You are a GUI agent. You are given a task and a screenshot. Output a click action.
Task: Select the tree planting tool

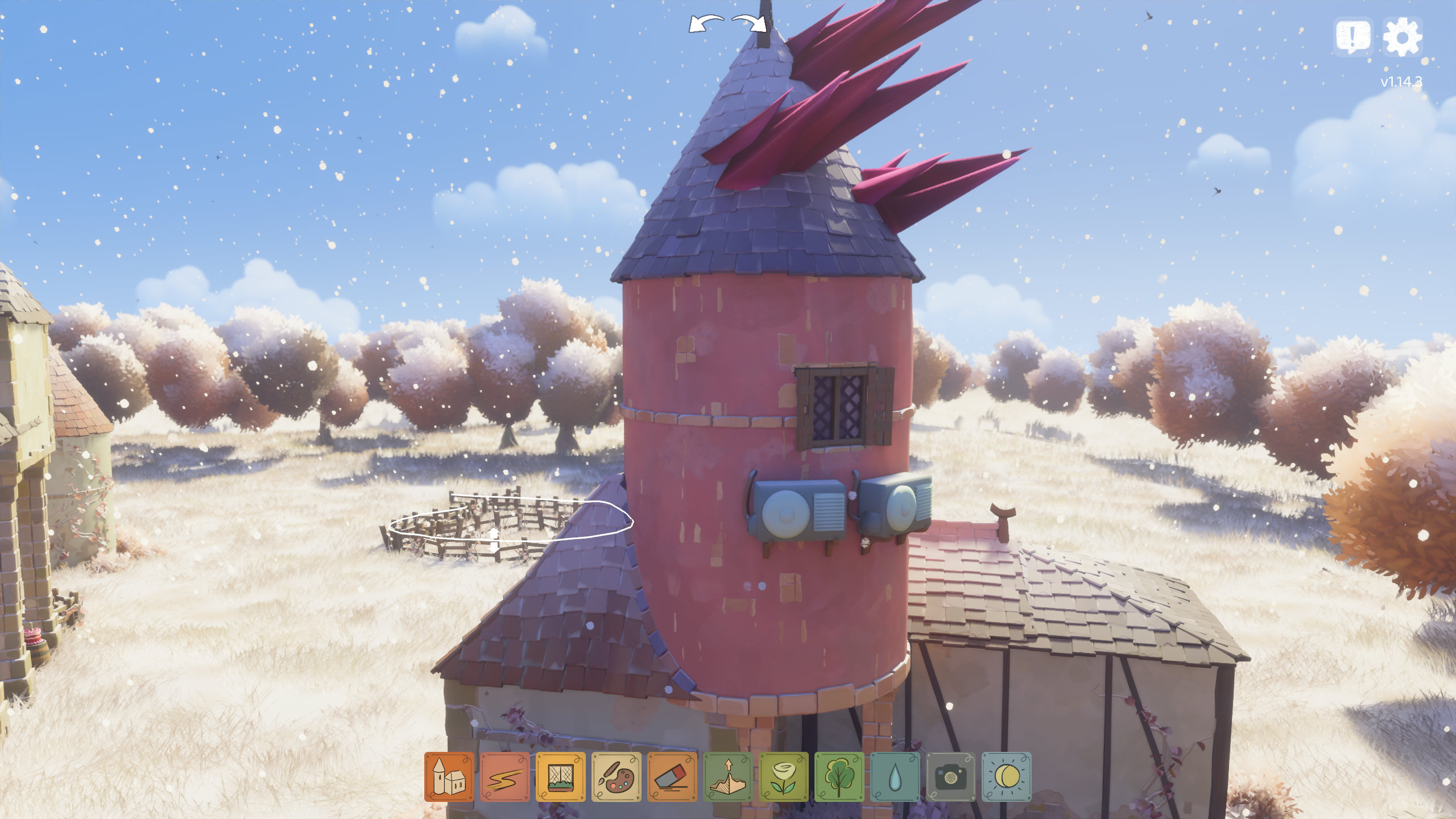pos(839,777)
